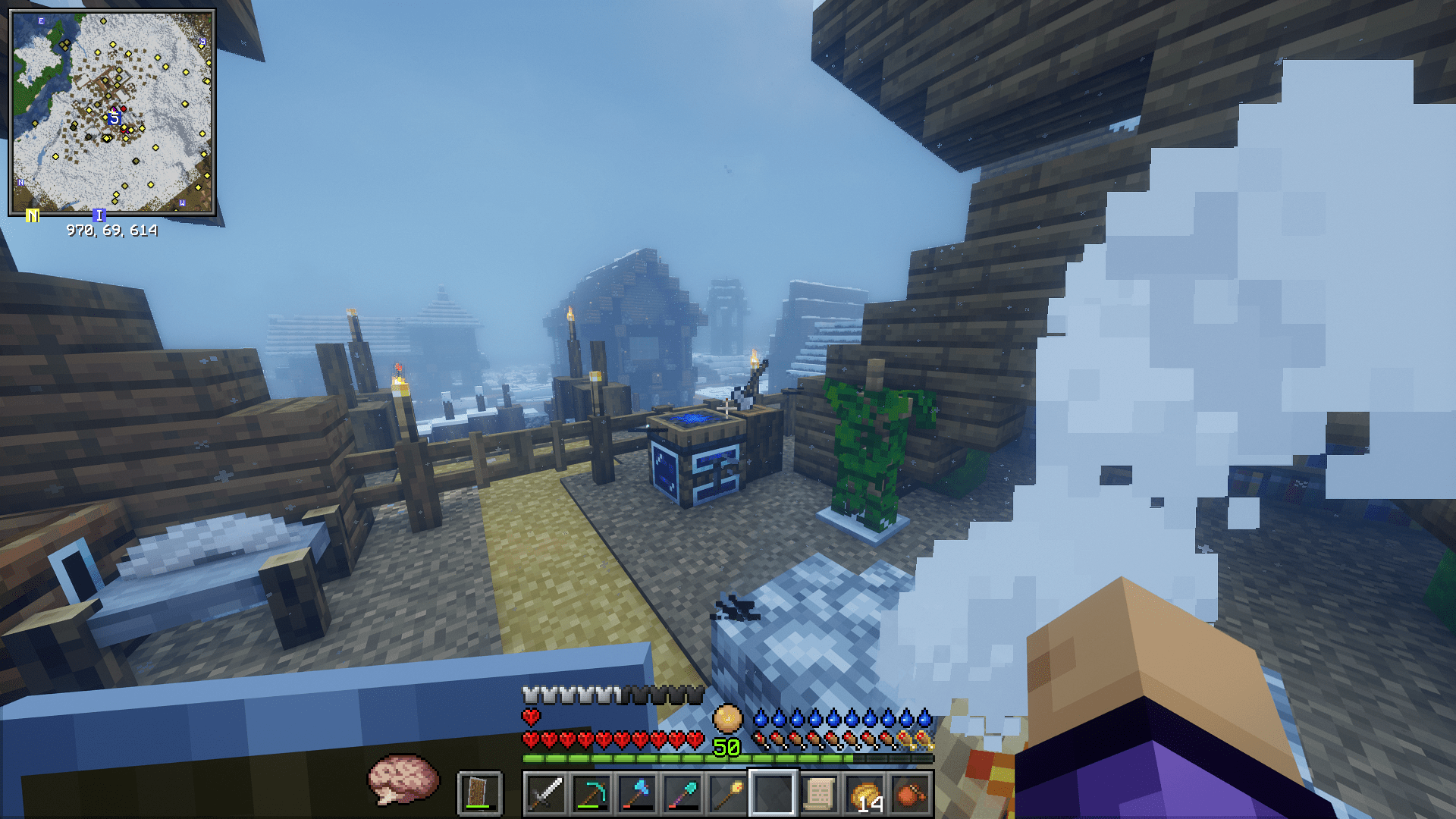This screenshot has height=819, width=1456.
Task: Select the paper scroll in the hotbar
Action: (821, 791)
